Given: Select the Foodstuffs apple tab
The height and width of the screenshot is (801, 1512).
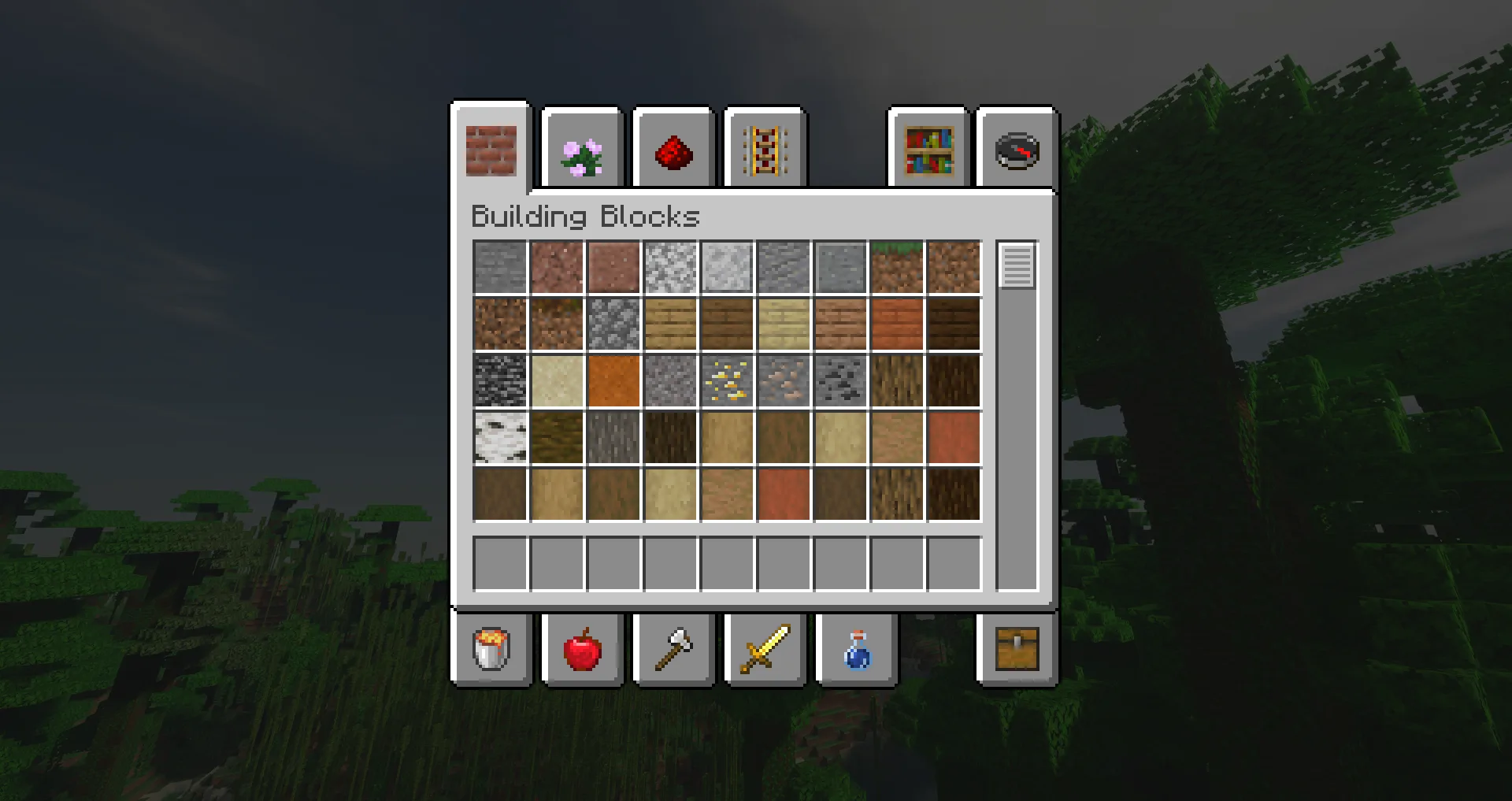Looking at the screenshot, I should (582, 649).
